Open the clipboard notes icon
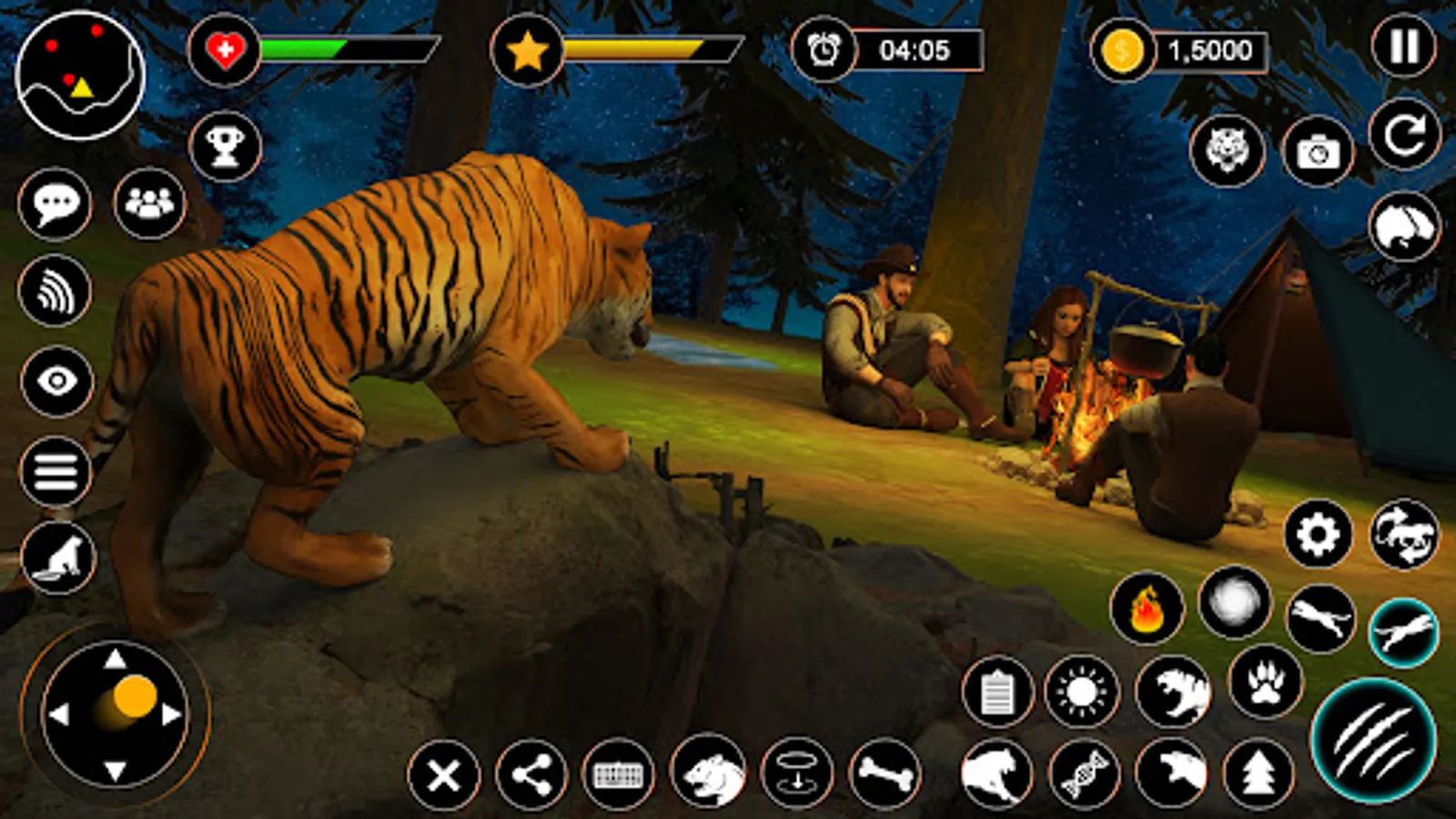 (997, 693)
